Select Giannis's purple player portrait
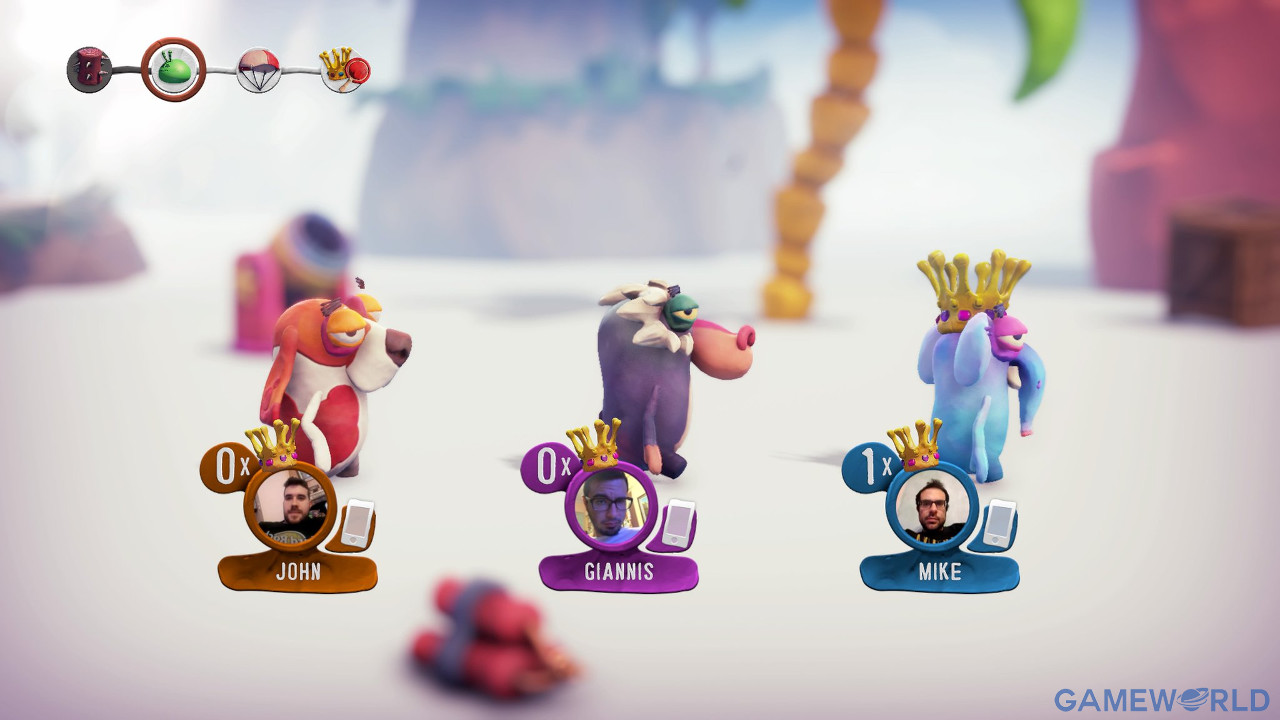This screenshot has height=720, width=1280. point(611,506)
